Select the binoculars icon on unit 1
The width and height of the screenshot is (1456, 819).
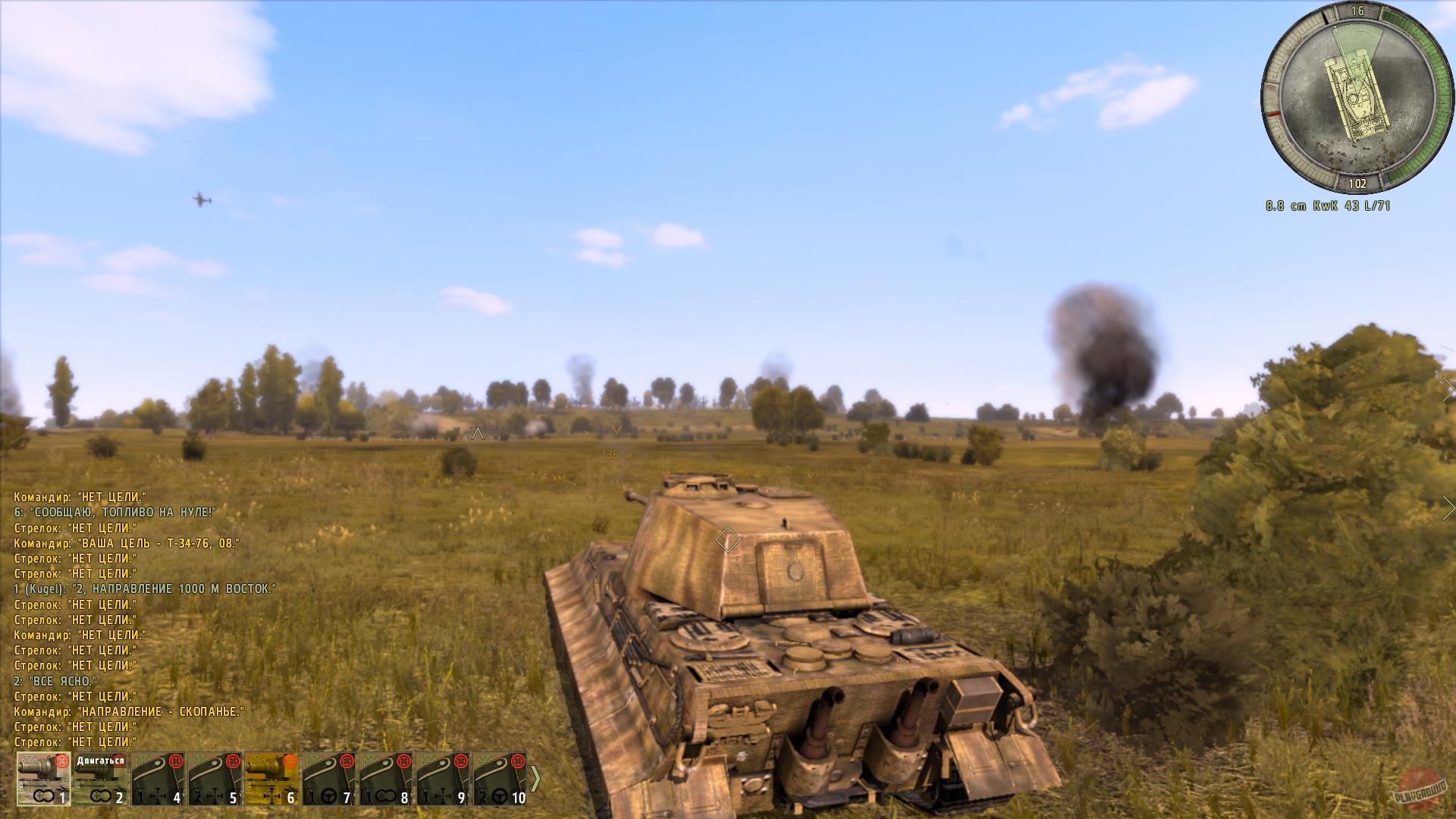(x=45, y=795)
